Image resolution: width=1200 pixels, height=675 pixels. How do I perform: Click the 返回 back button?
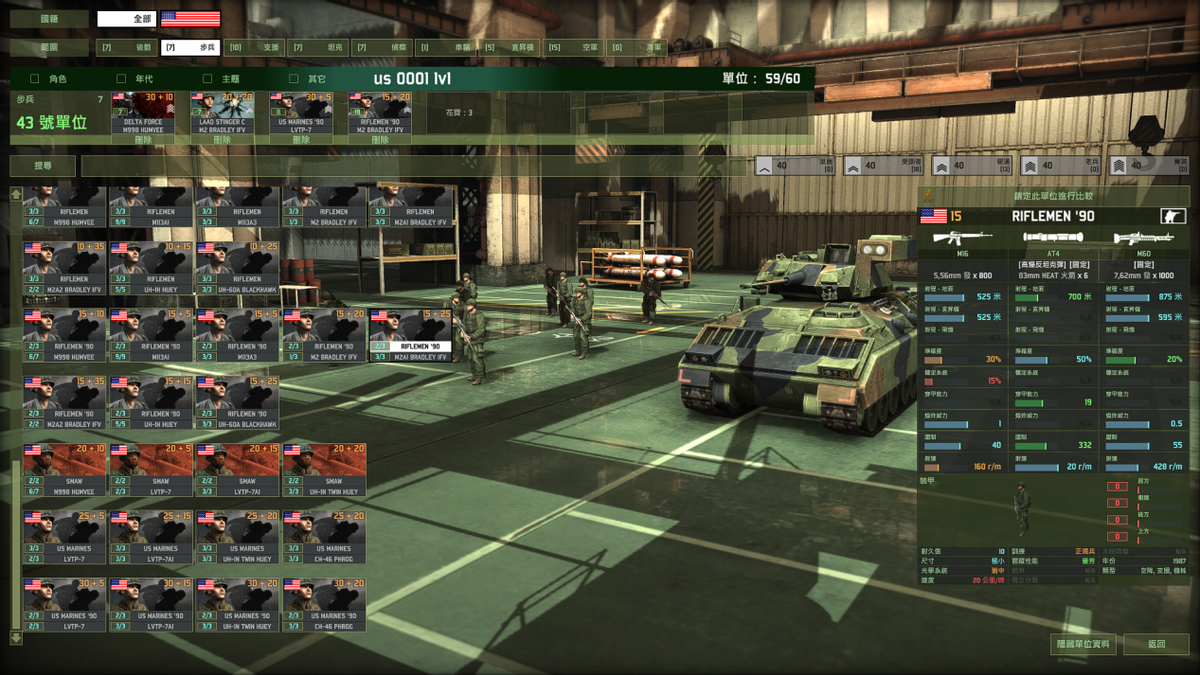tap(1156, 644)
